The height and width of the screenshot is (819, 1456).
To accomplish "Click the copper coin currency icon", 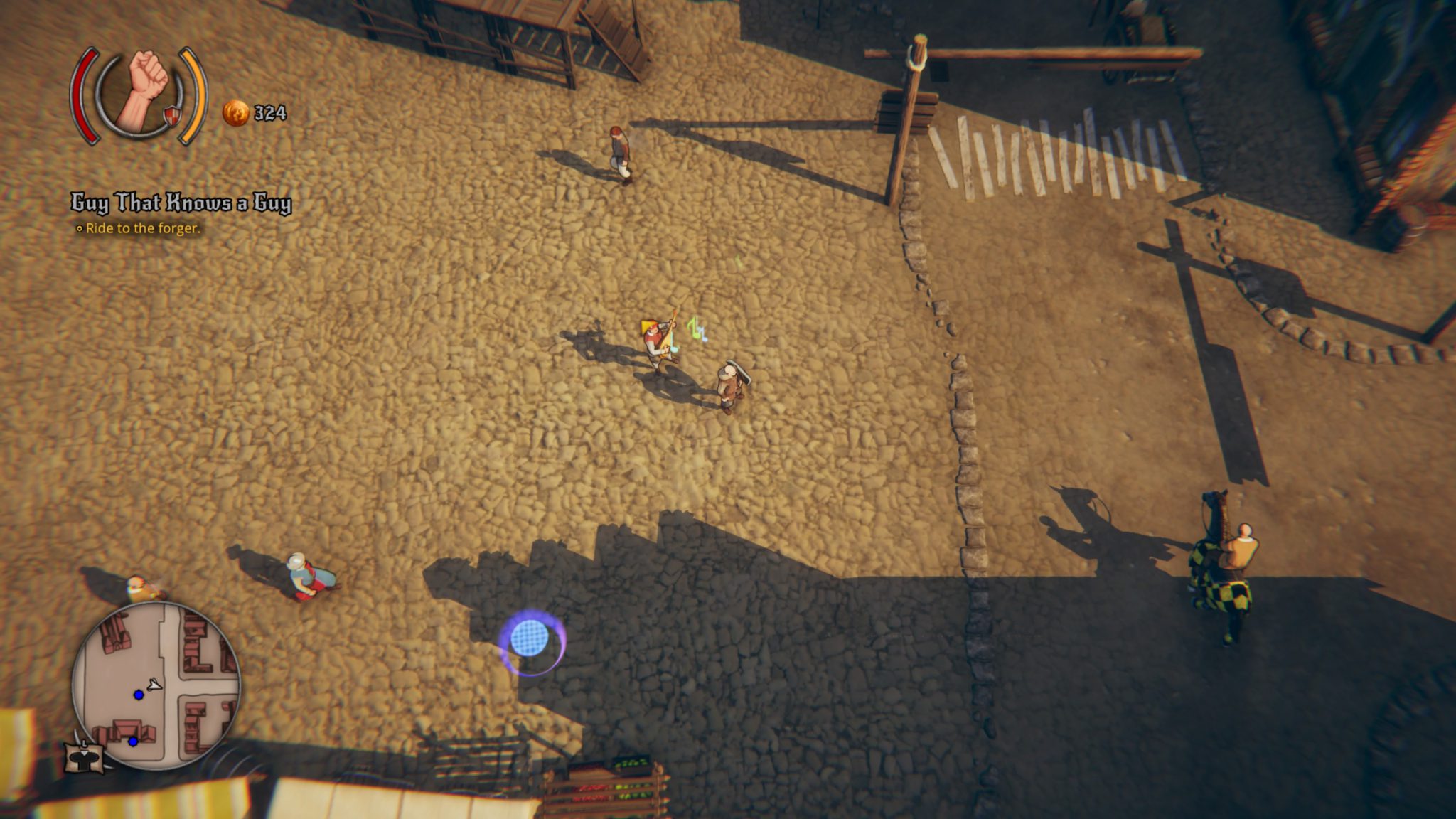I will 236,112.
